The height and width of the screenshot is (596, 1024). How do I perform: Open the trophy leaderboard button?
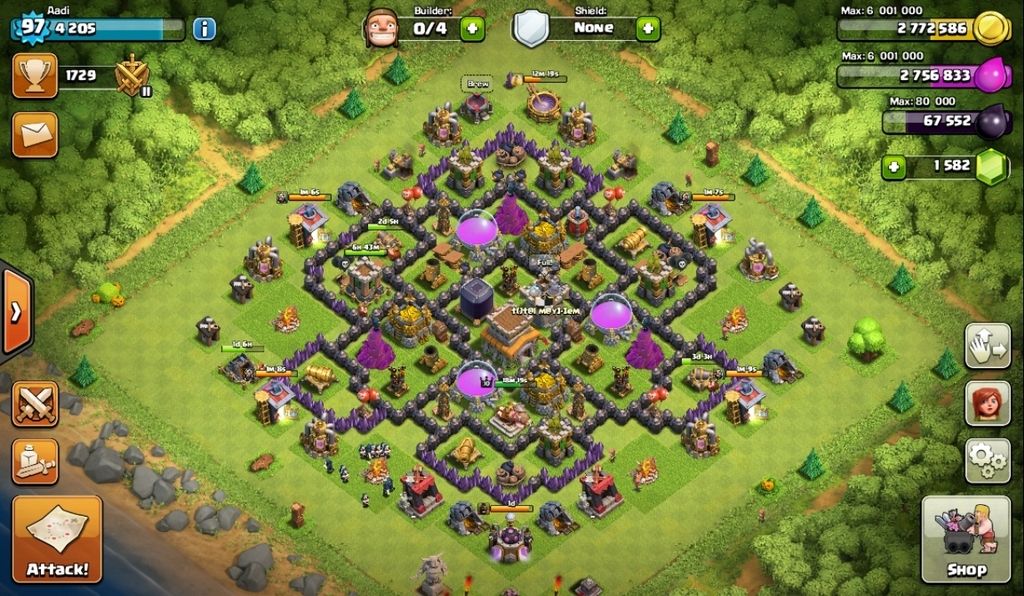(x=35, y=75)
